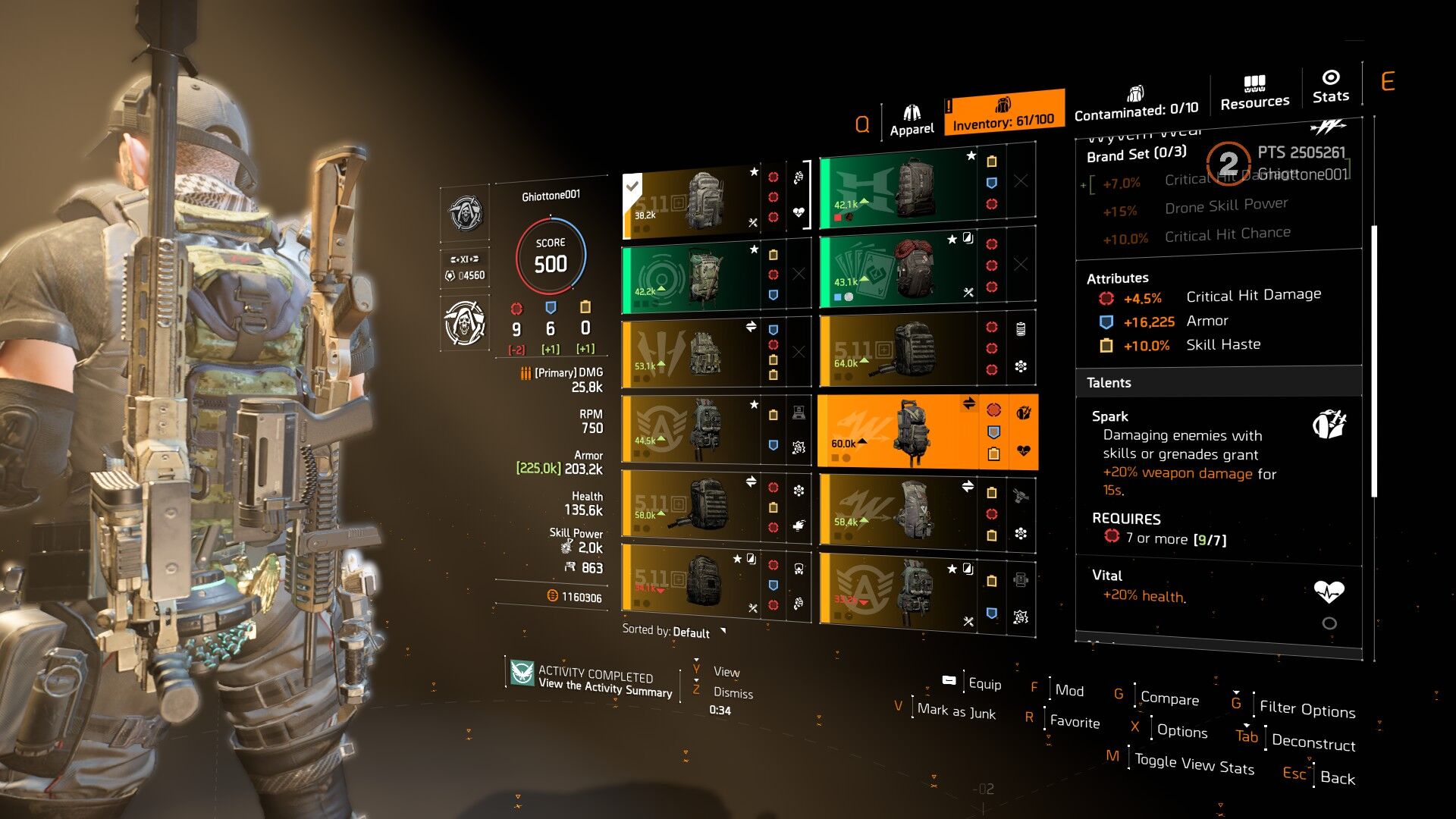Go Back from the inventory
Screen dimensions: 1456x819
[1337, 777]
